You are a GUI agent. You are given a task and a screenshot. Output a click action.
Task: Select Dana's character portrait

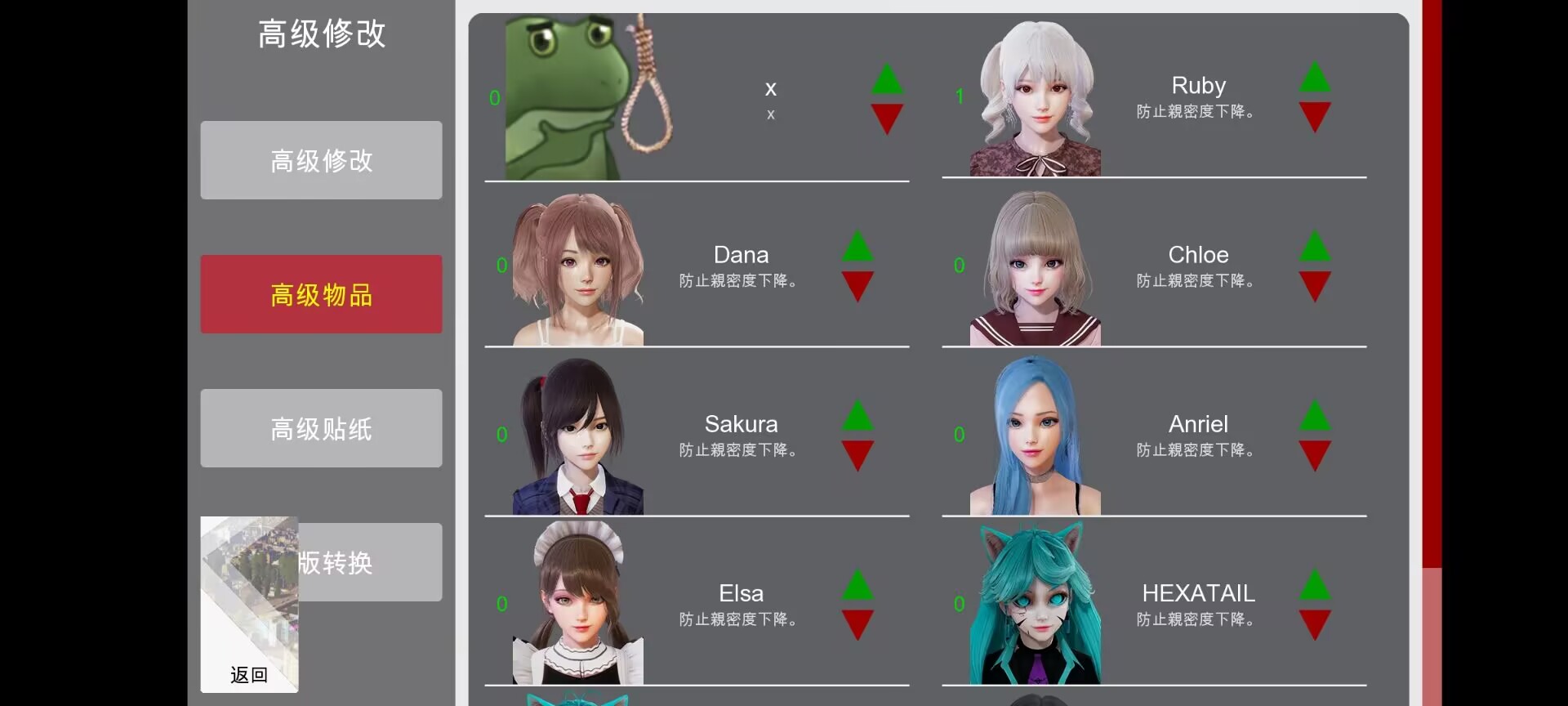click(x=576, y=270)
